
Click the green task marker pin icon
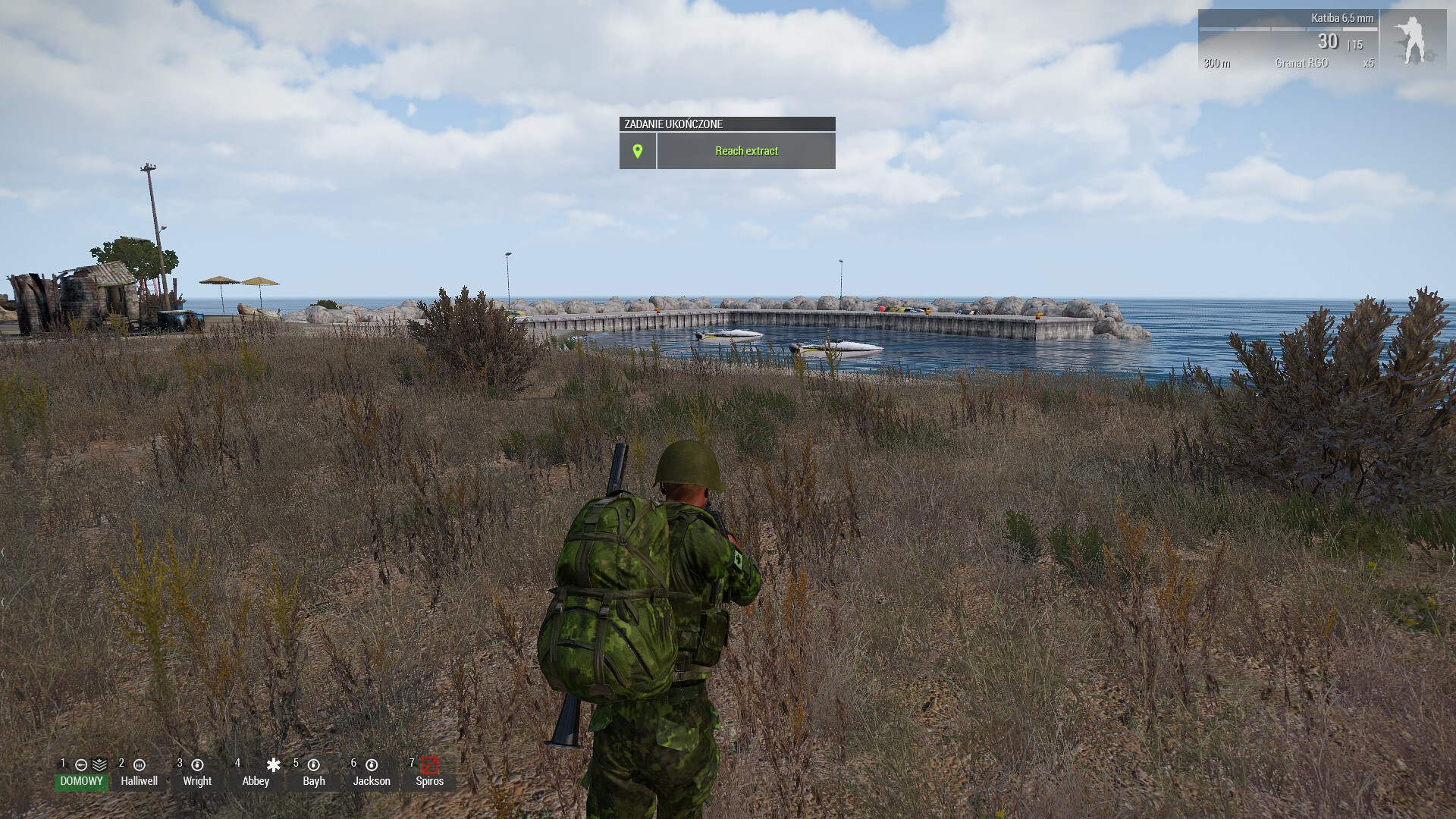tap(638, 151)
